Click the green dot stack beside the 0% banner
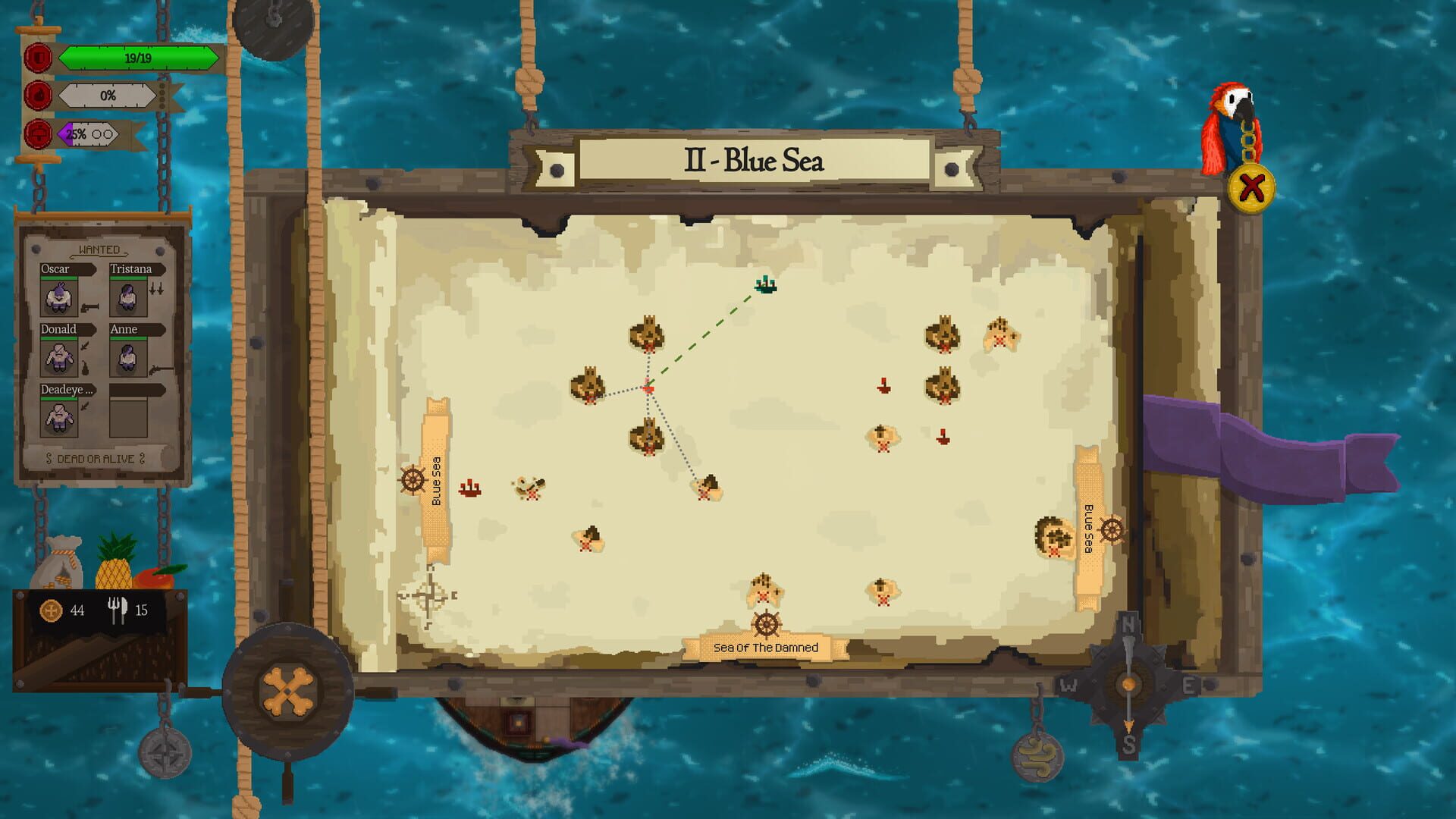 (x=161, y=96)
